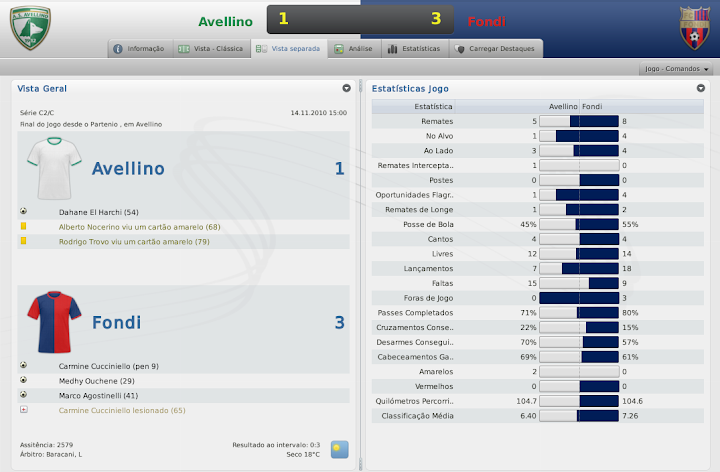Show the Estatísticas tab
The image size is (720, 472).
[x=411, y=48]
